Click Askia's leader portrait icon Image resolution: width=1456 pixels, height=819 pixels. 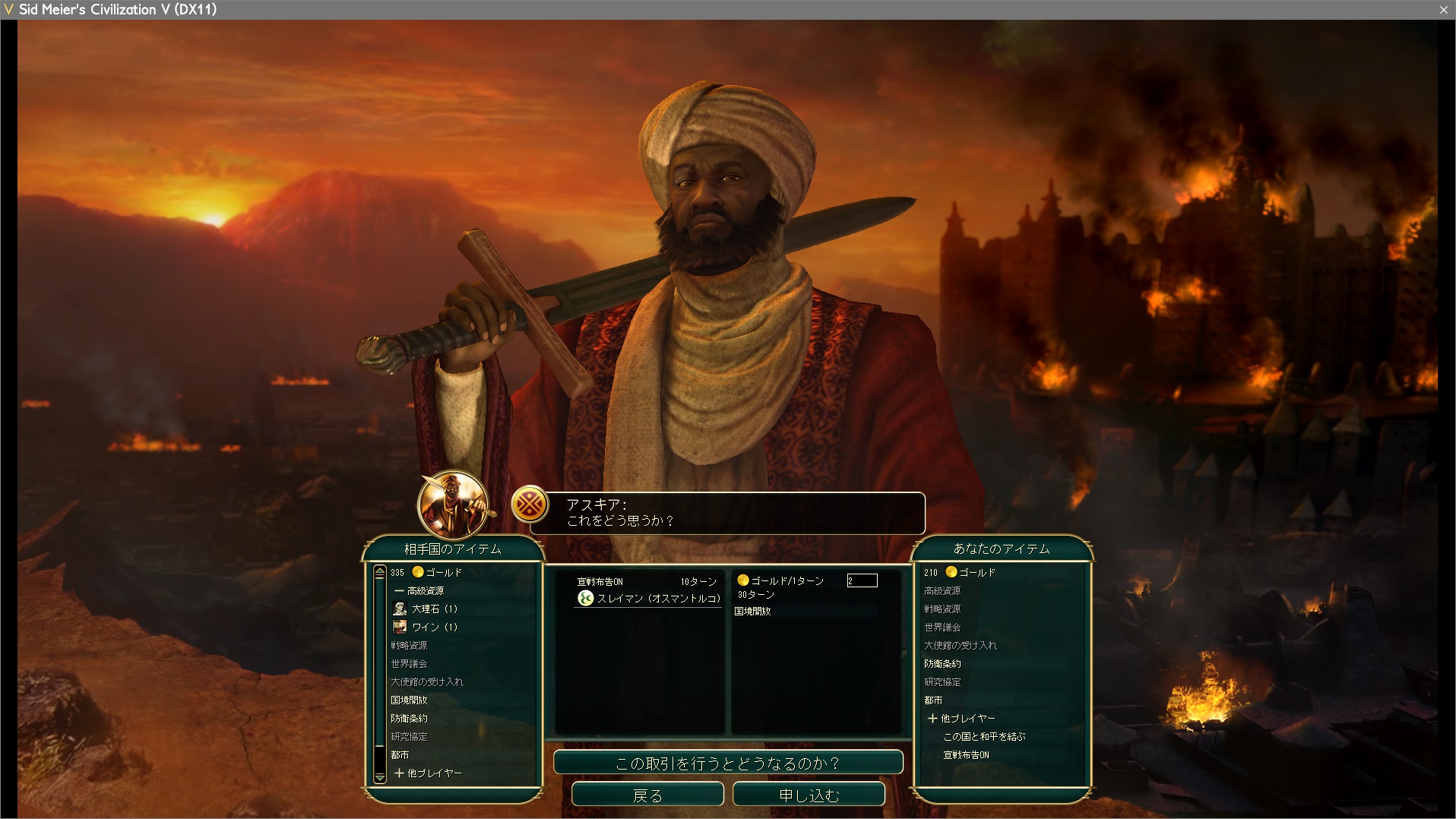click(454, 504)
